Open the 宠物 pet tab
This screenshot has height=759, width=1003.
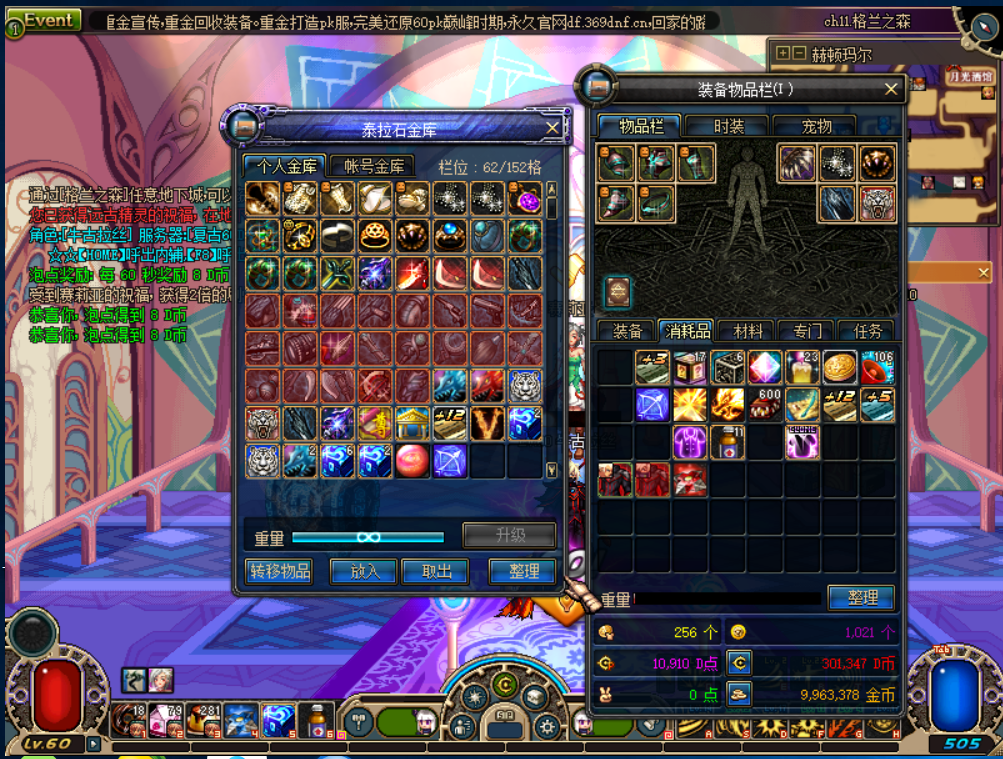(816, 126)
